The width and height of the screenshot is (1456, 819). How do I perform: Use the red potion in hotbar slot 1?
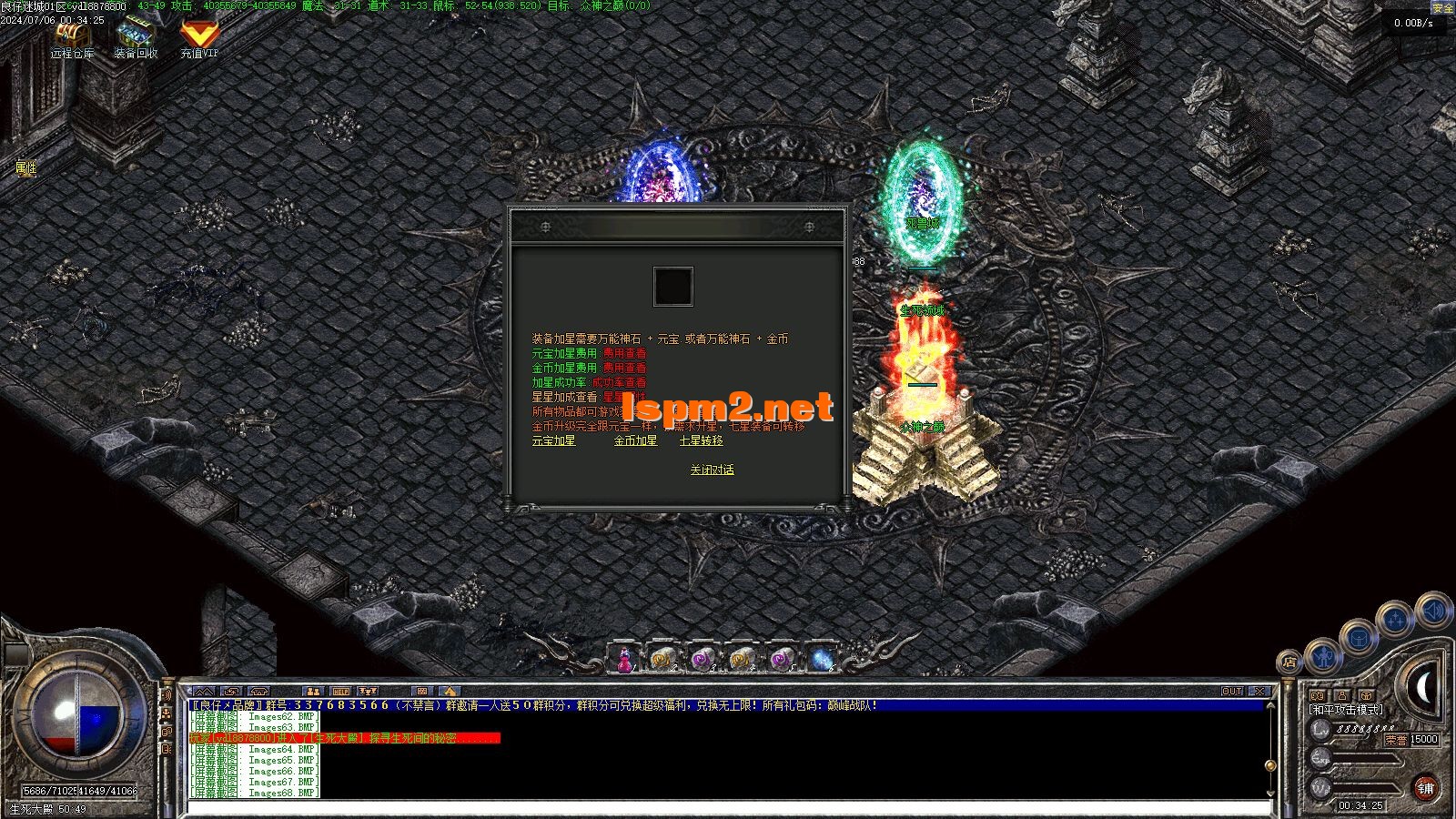pyautogui.click(x=624, y=659)
